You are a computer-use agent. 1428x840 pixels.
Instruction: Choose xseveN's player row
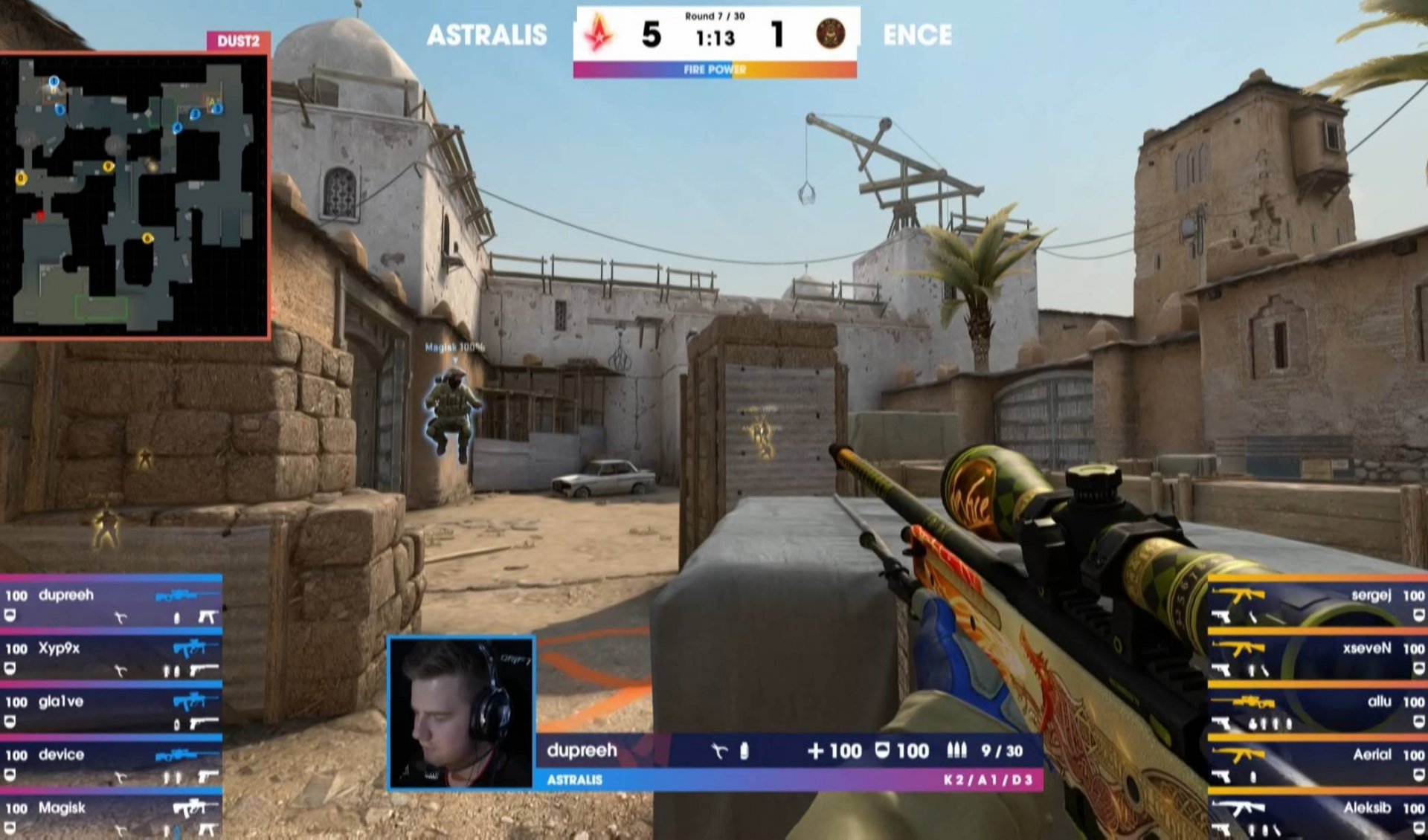coord(1316,658)
